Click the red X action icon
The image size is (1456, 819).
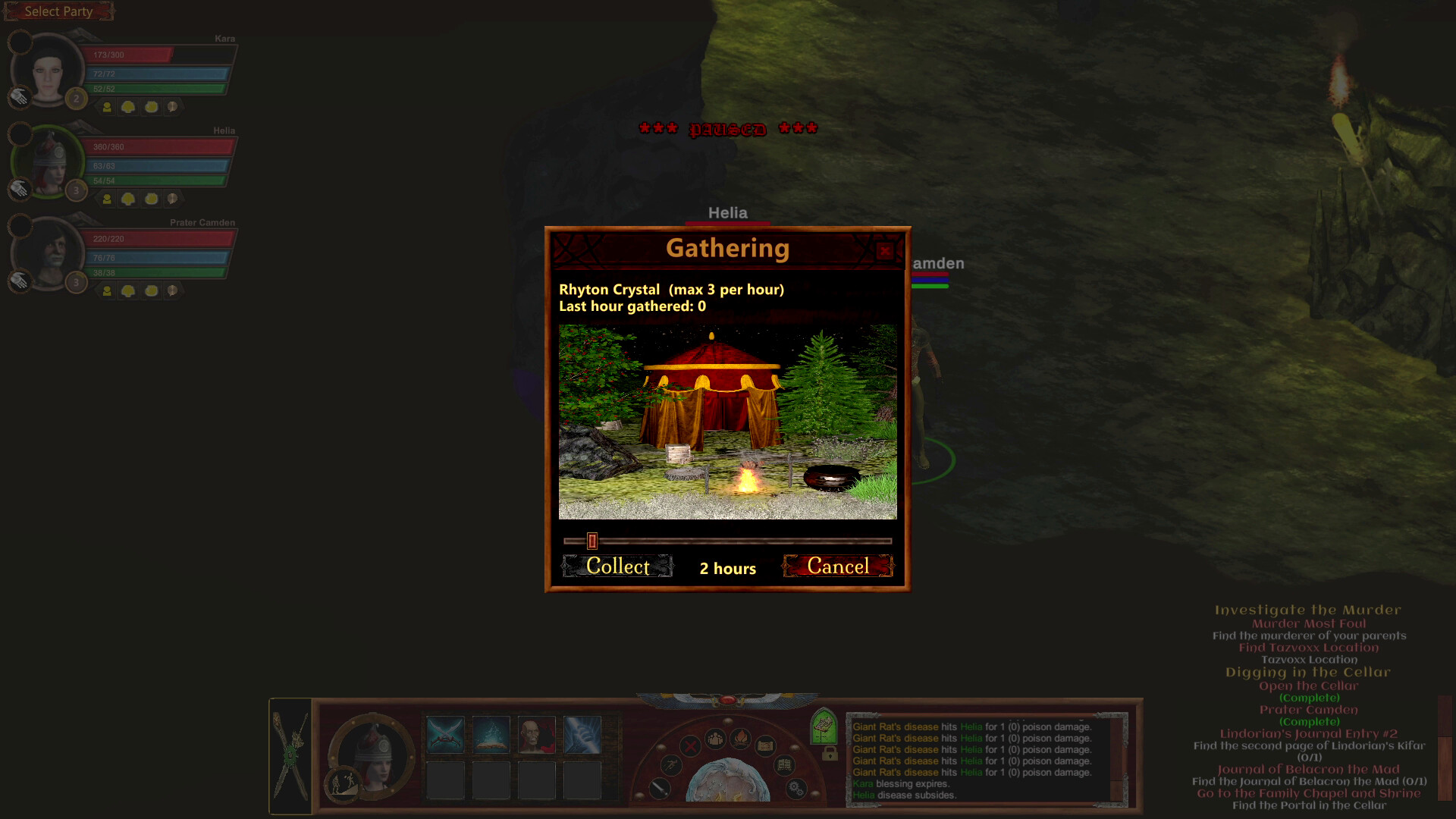[x=689, y=747]
